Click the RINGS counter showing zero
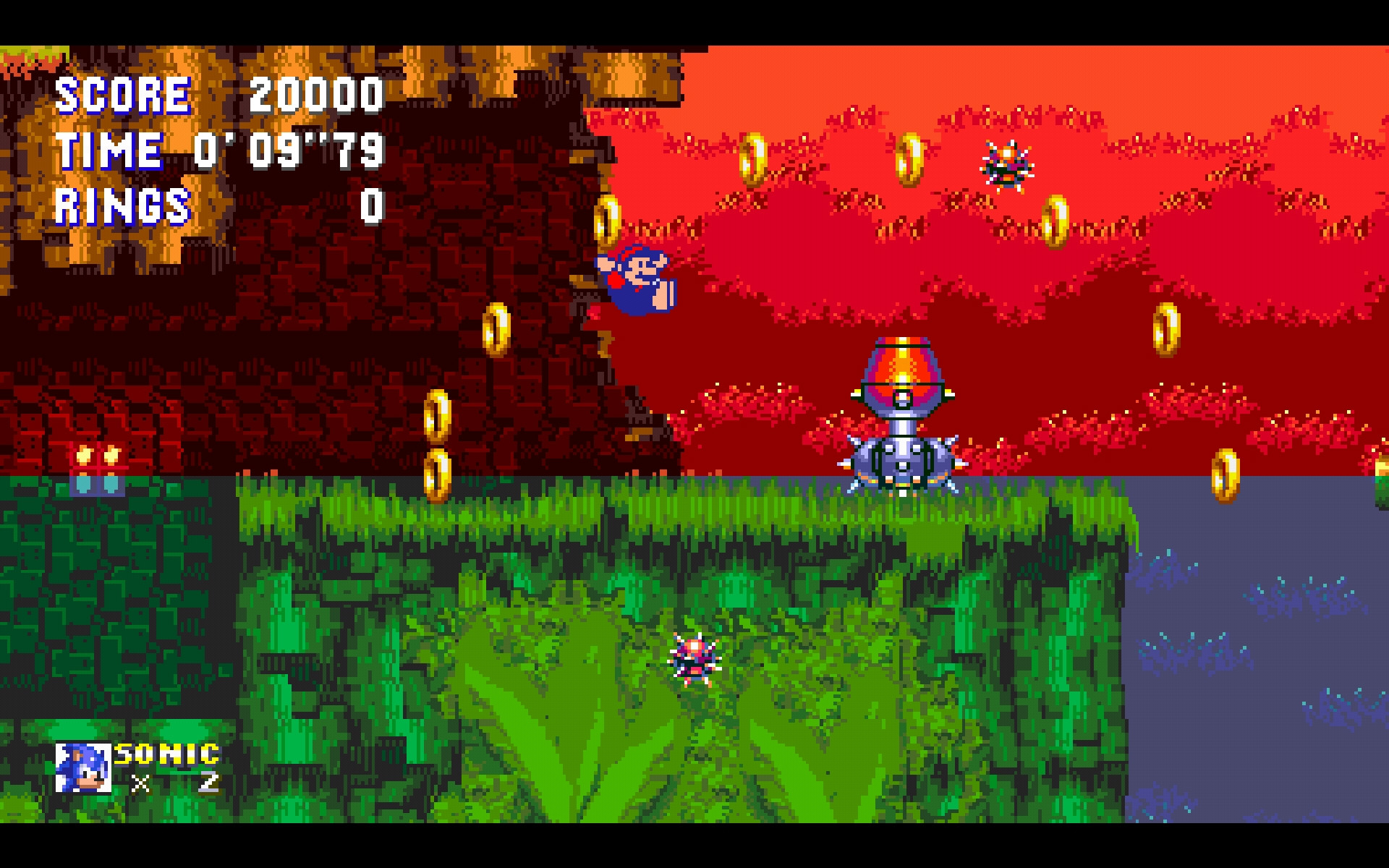The width and height of the screenshot is (1389, 868). point(375,205)
